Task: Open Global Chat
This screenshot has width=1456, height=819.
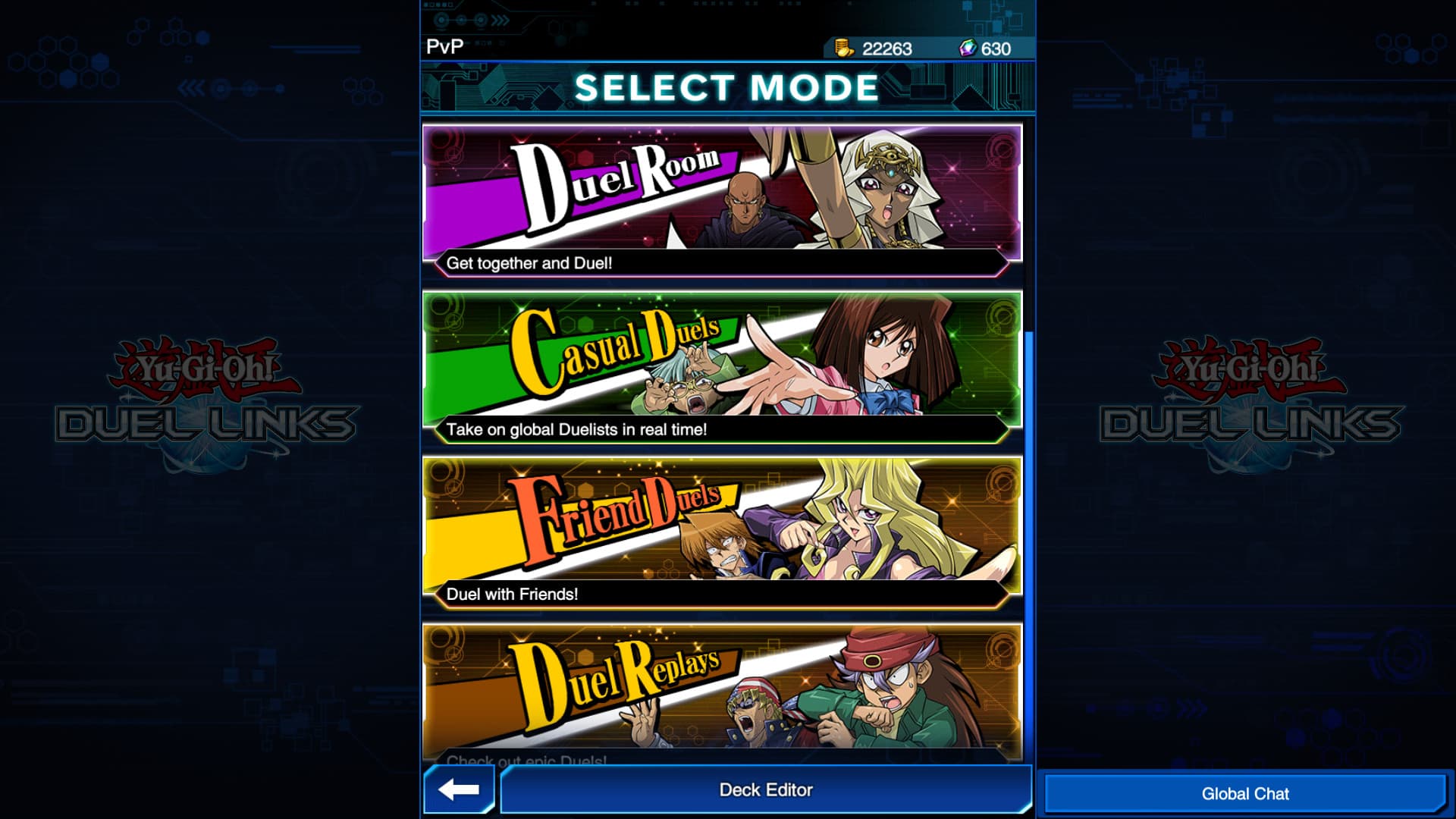Action: click(x=1246, y=793)
